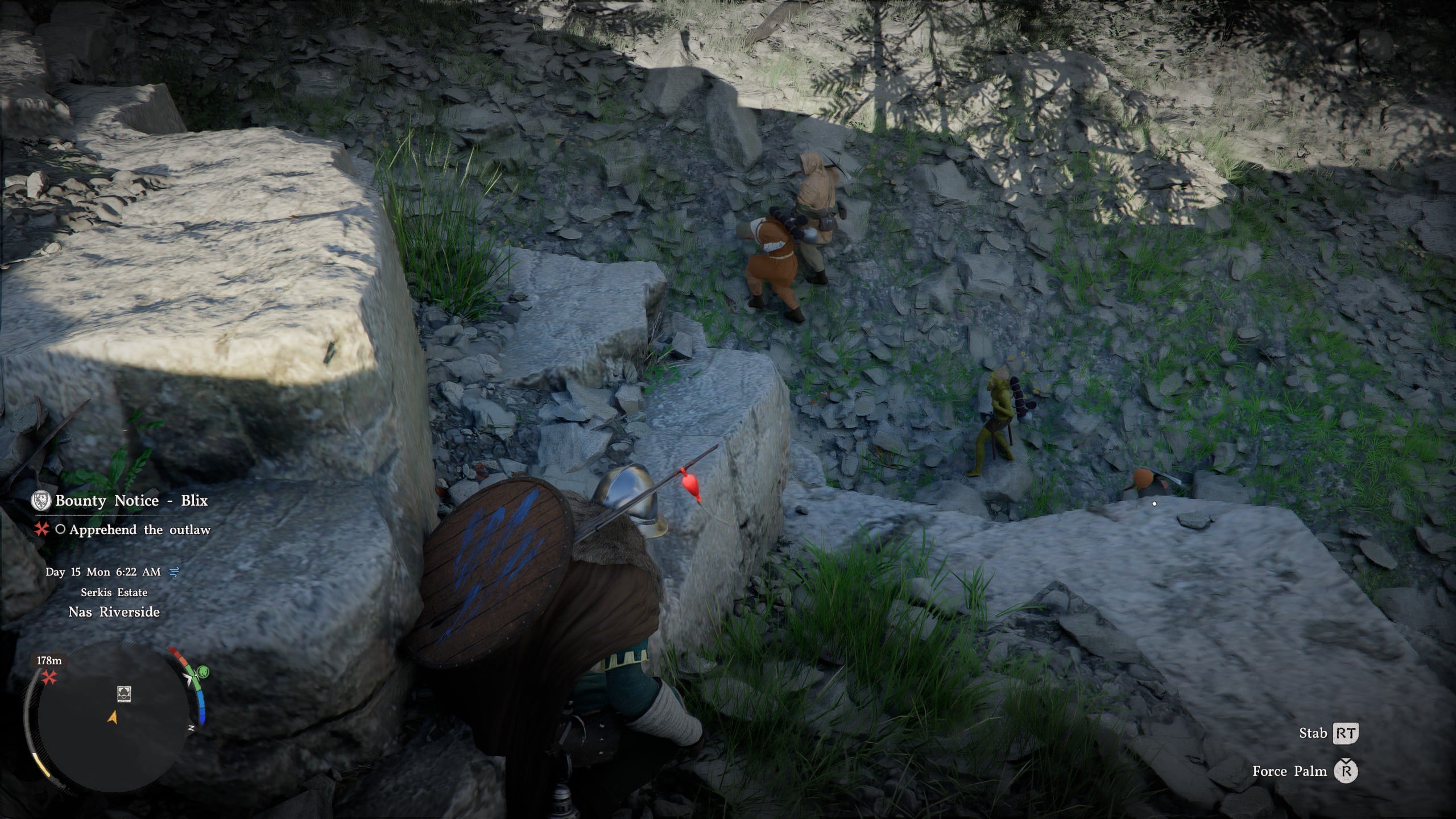
Task: Select the Apprehend the outlaw objective
Action: click(140, 530)
